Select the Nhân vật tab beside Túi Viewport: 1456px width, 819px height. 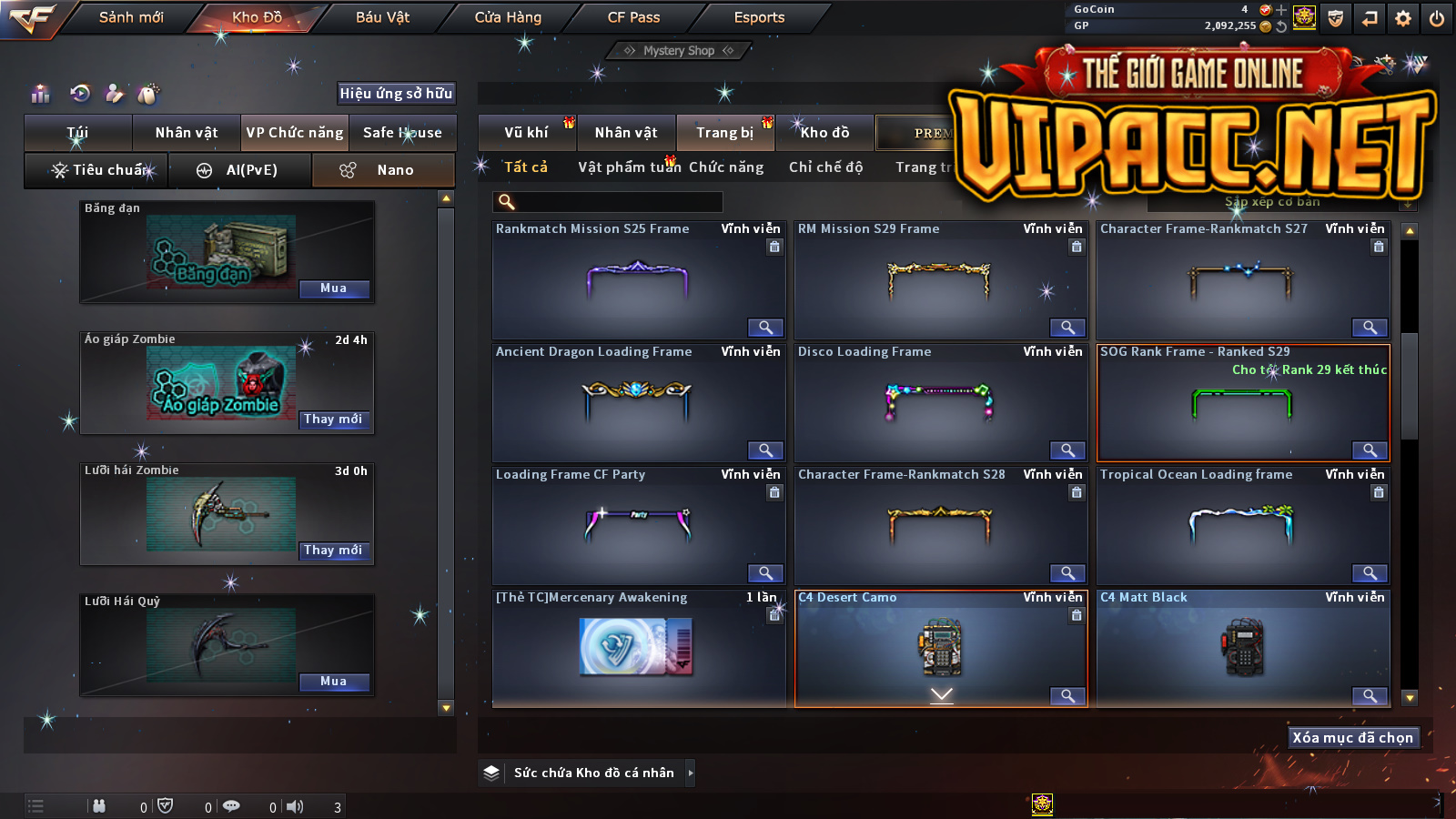pos(187,133)
